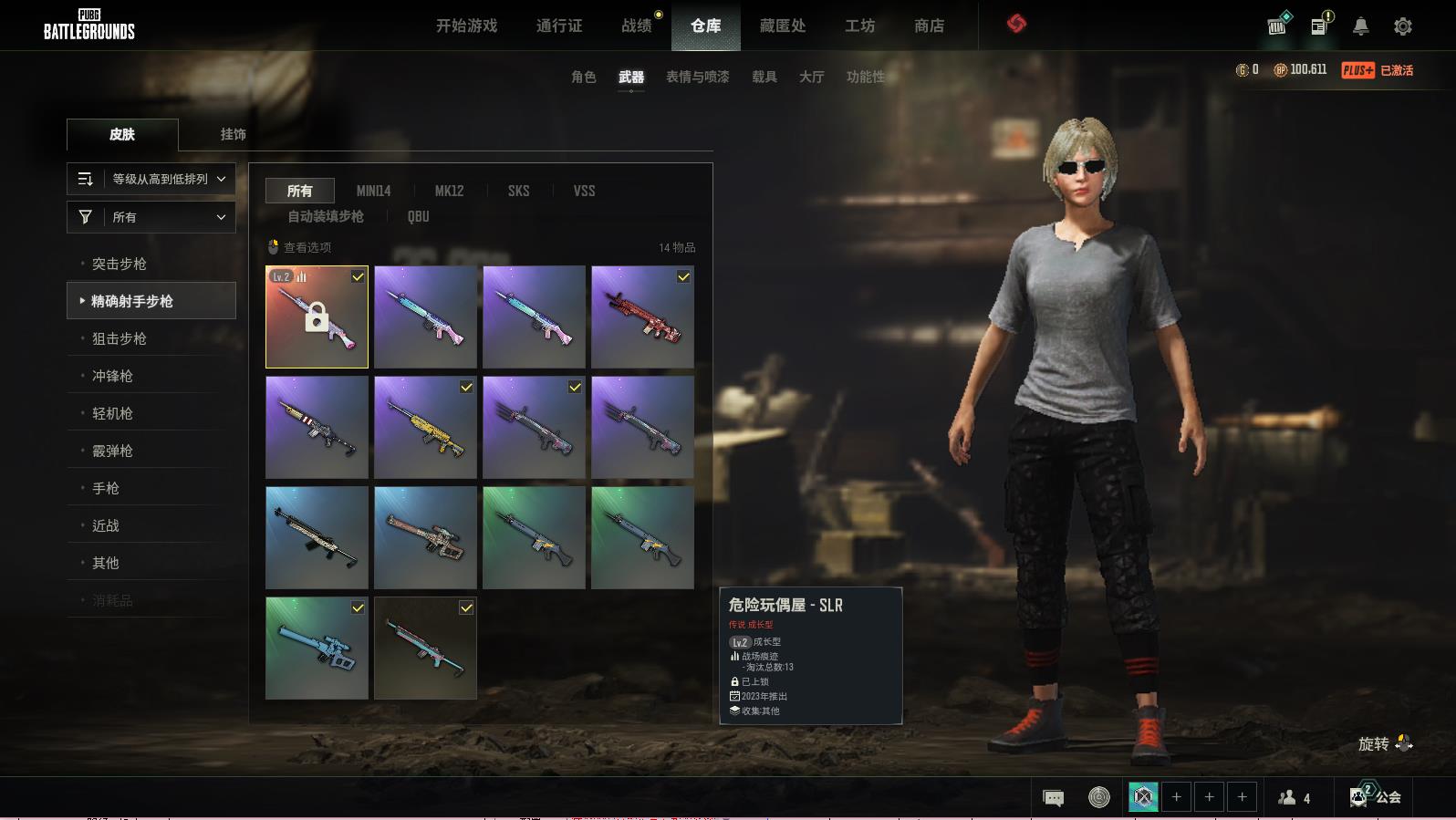Select the locked Lv.2 SLR skin
Screen dimensions: 1456x820
pos(317,317)
